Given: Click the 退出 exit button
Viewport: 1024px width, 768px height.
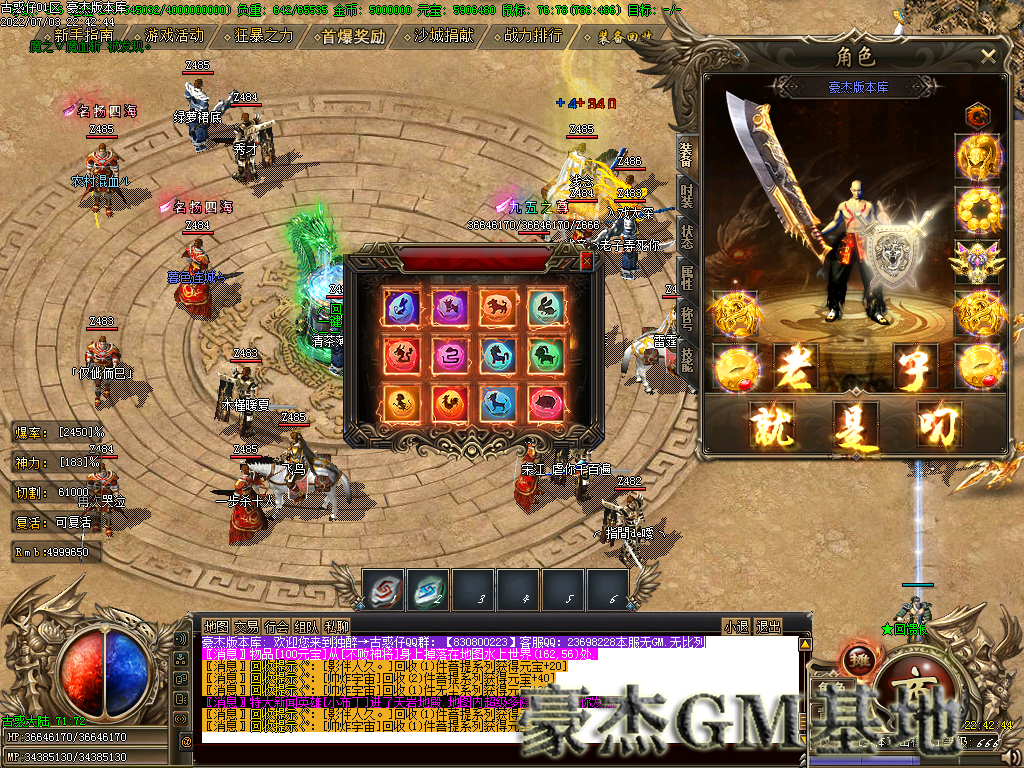Looking at the screenshot, I should pyautogui.click(x=767, y=627).
